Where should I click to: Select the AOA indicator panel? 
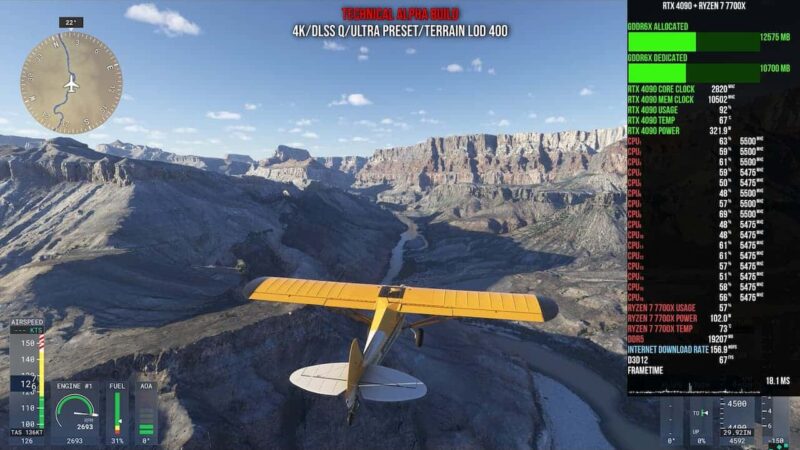pos(146,410)
